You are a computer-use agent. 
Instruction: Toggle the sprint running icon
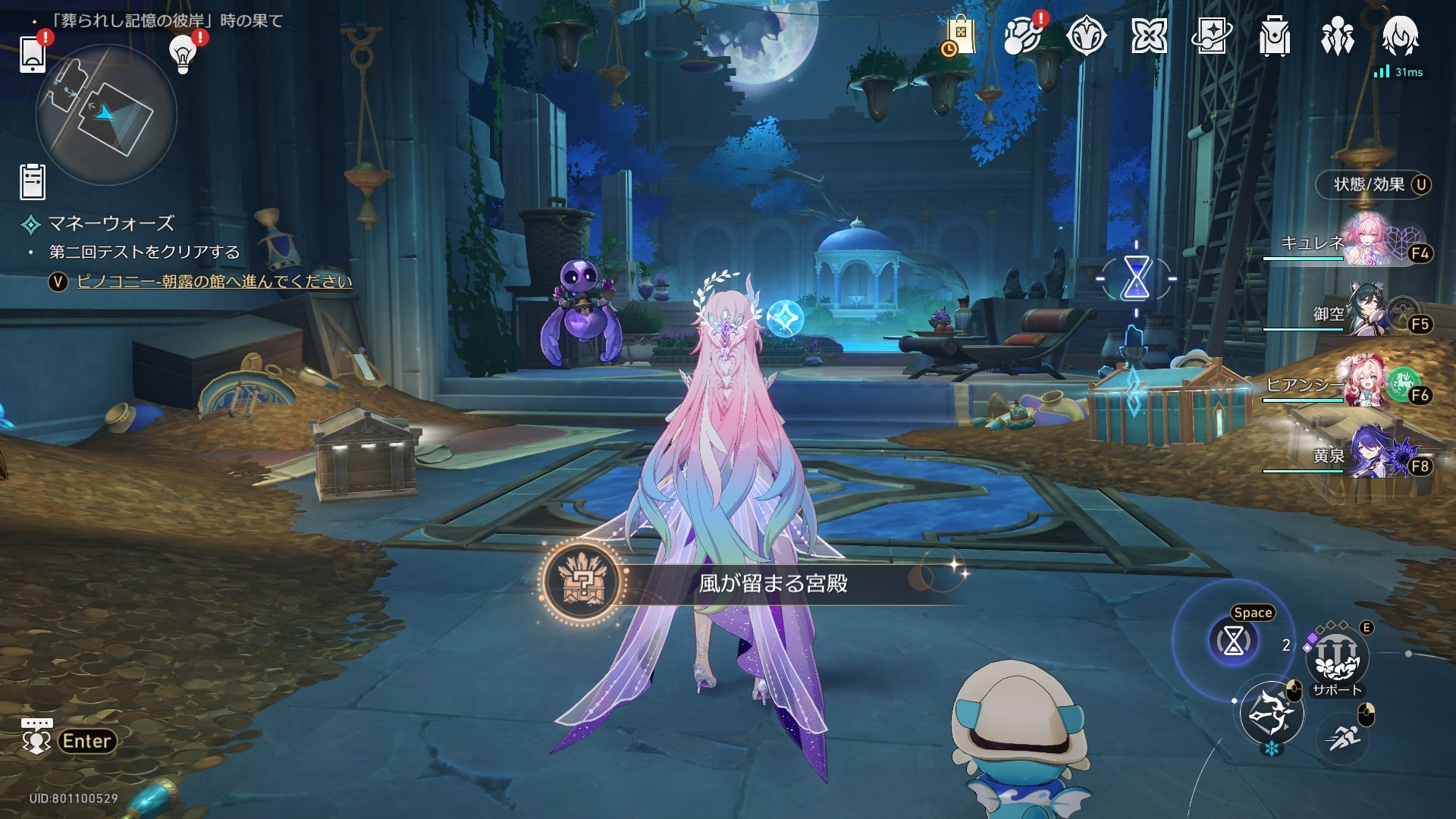[x=1344, y=736]
